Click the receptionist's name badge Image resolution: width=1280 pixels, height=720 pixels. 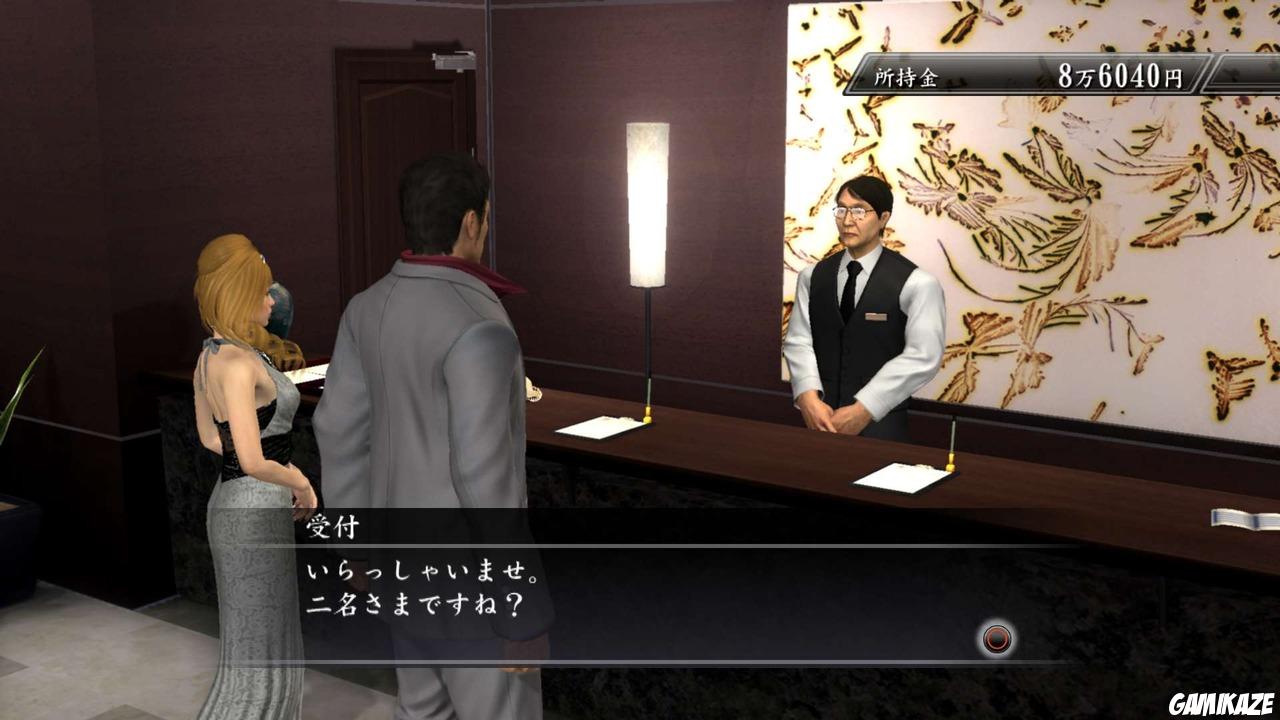(x=877, y=316)
